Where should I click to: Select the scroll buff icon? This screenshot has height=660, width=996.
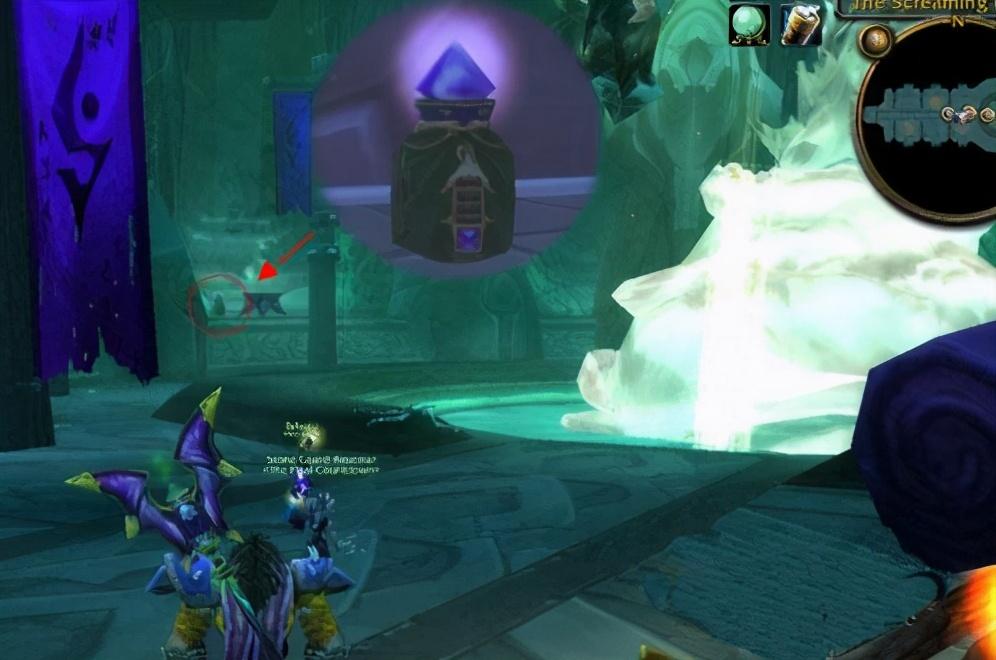pos(801,24)
